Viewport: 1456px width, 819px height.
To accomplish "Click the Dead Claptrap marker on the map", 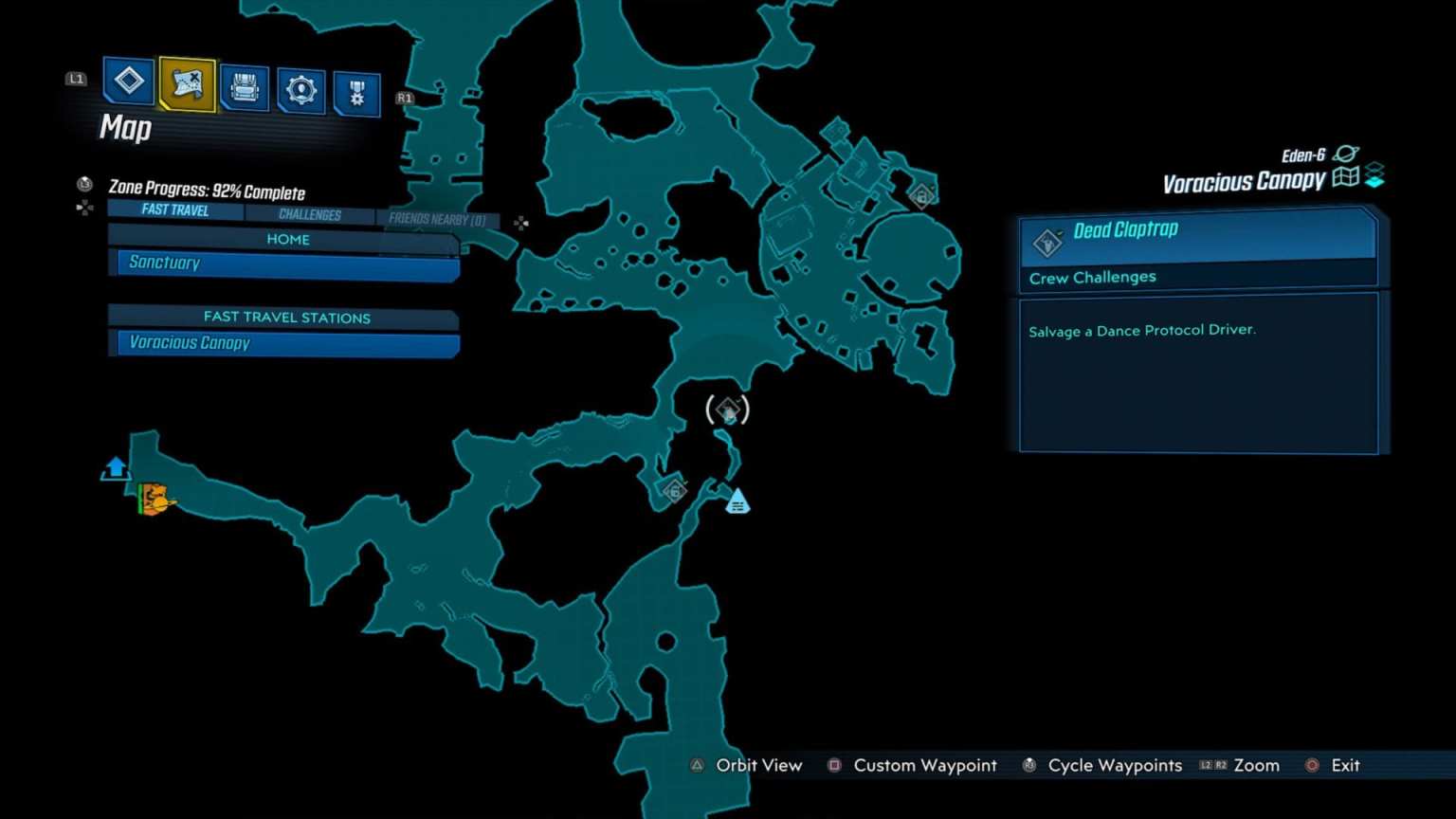I will click(x=727, y=410).
